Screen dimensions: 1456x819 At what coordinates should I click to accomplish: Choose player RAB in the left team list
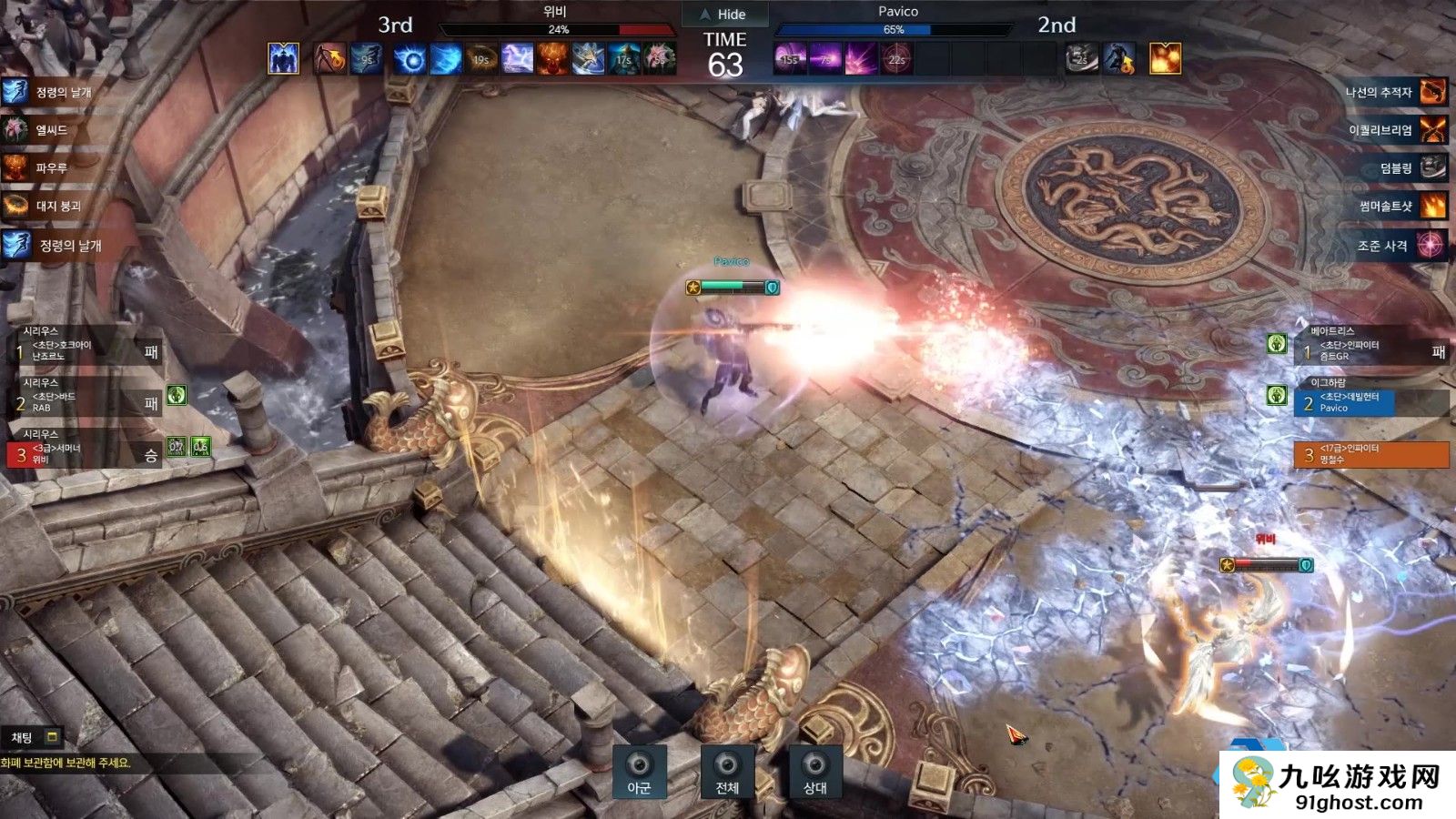pos(84,401)
